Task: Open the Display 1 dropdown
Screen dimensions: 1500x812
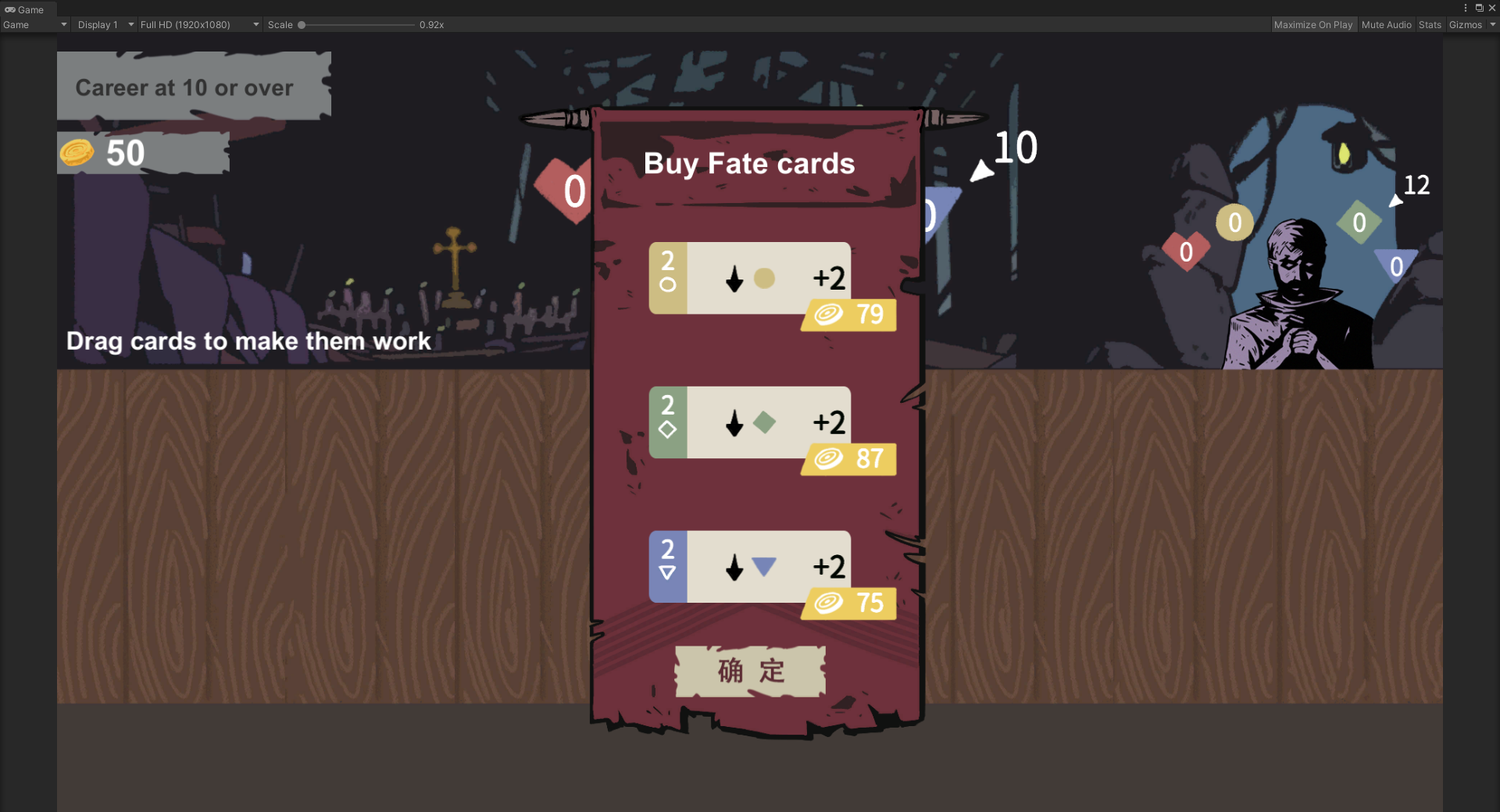Action: [104, 24]
